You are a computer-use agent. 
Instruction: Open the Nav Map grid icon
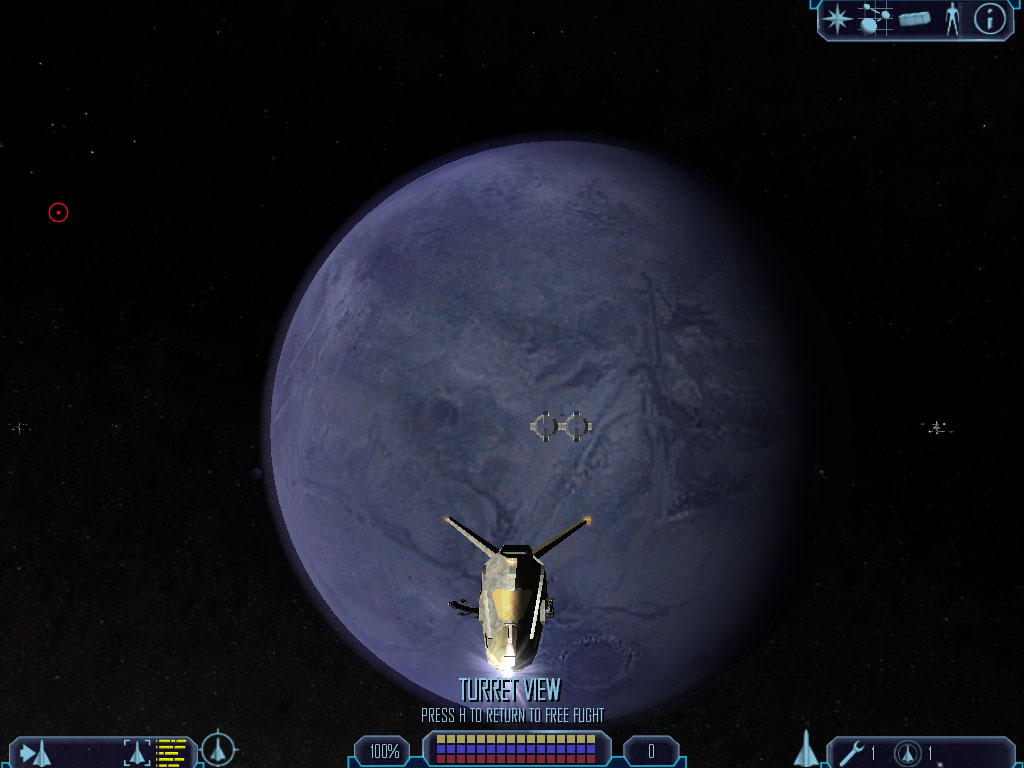(874, 19)
